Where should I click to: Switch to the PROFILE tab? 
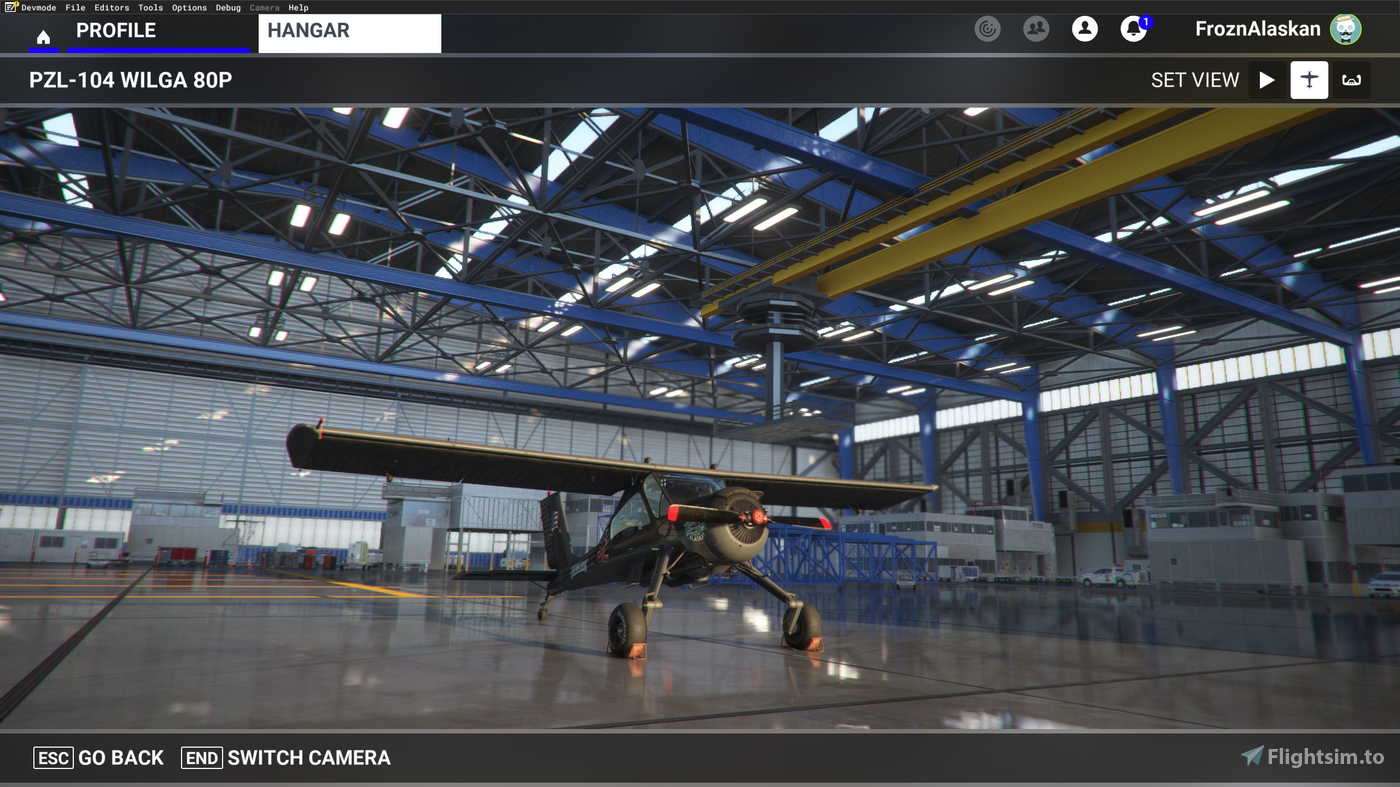tap(116, 30)
